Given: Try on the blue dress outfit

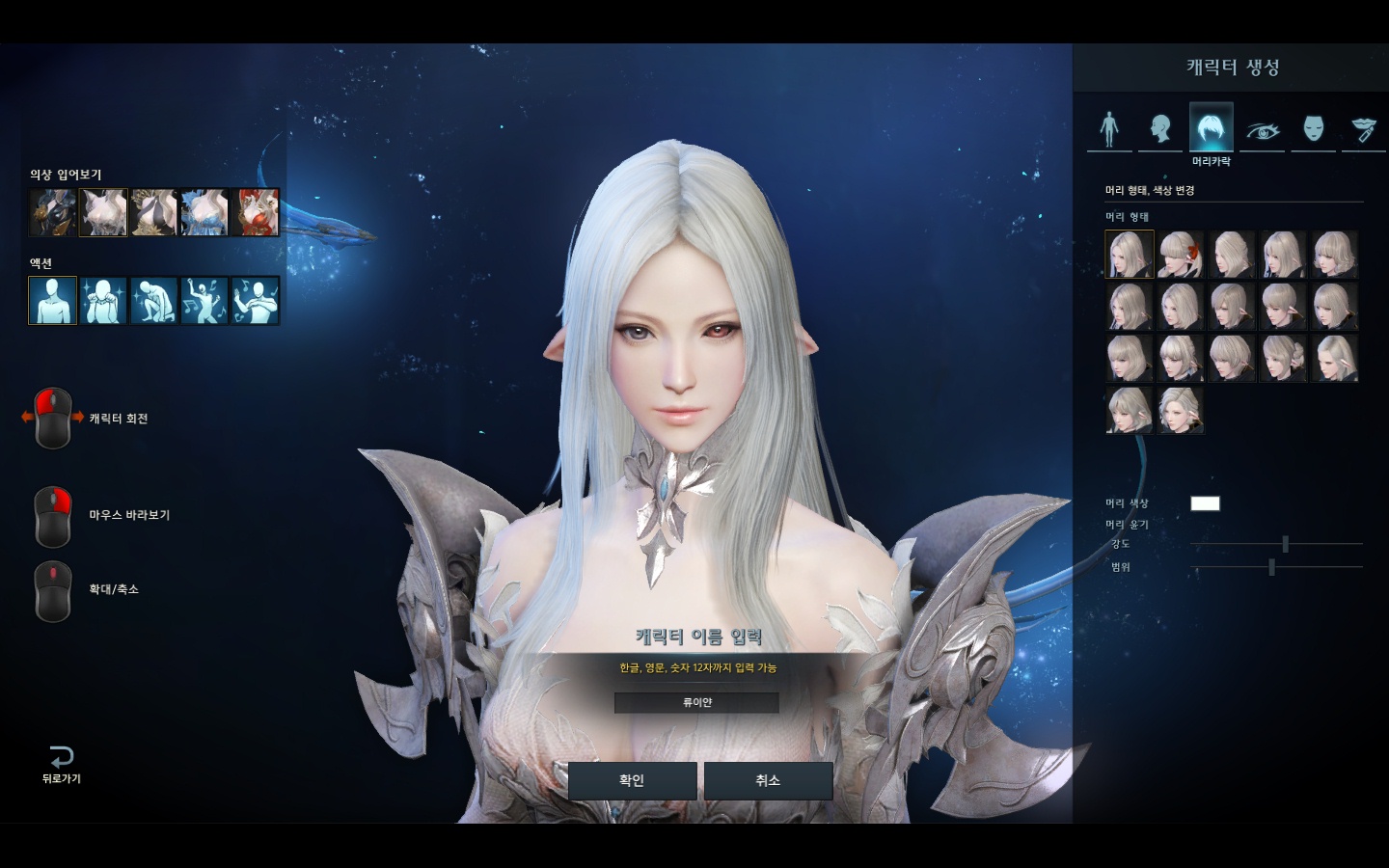Looking at the screenshot, I should click(x=204, y=212).
